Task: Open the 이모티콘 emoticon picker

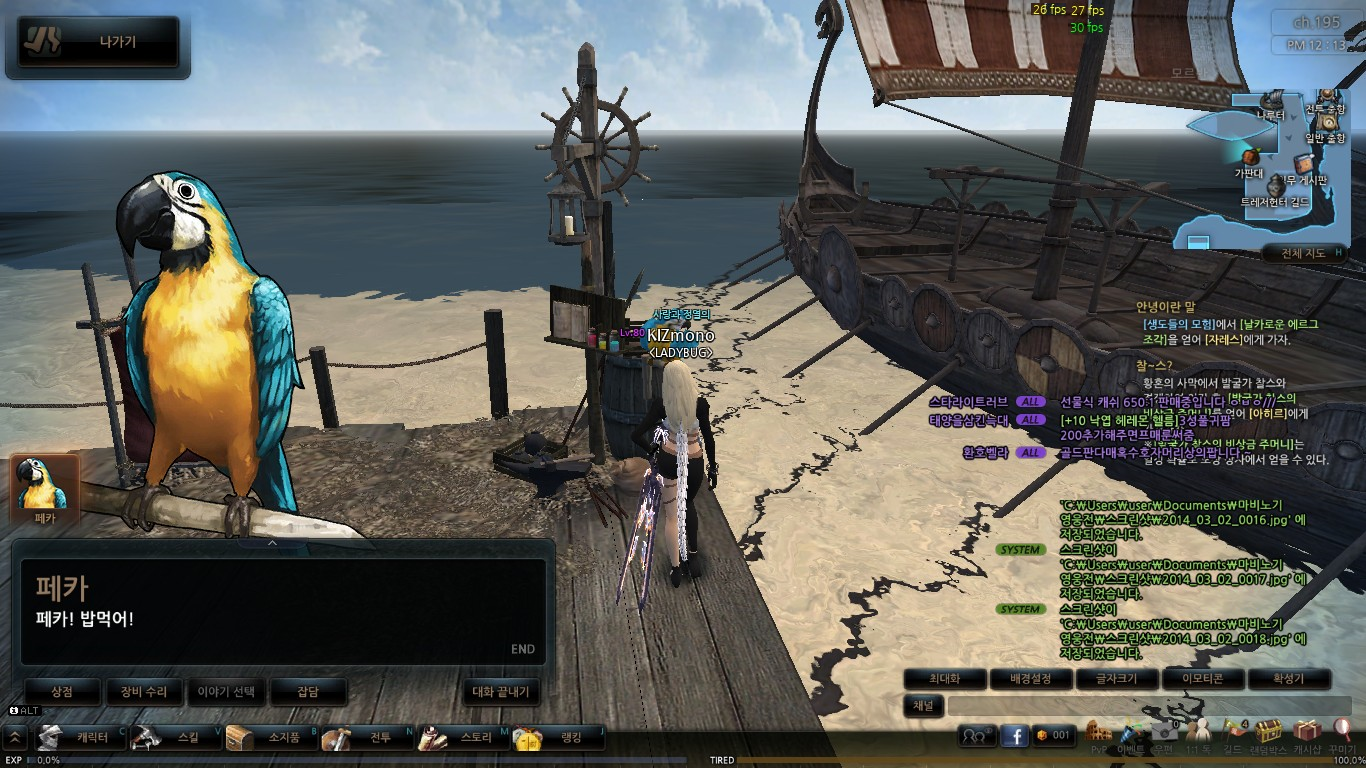Action: tap(1203, 679)
